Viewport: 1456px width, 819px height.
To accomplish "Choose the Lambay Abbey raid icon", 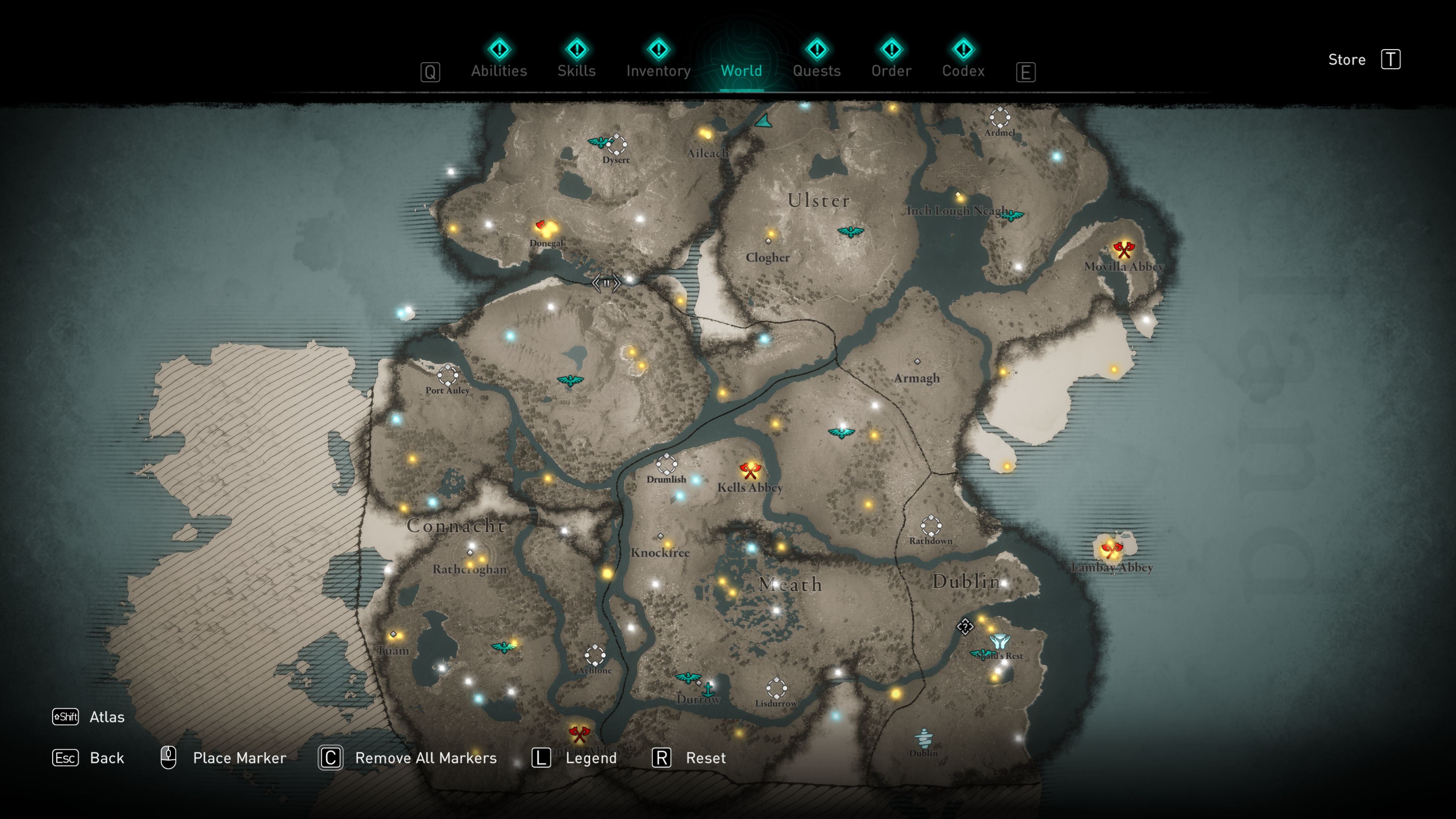I will click(x=1111, y=549).
